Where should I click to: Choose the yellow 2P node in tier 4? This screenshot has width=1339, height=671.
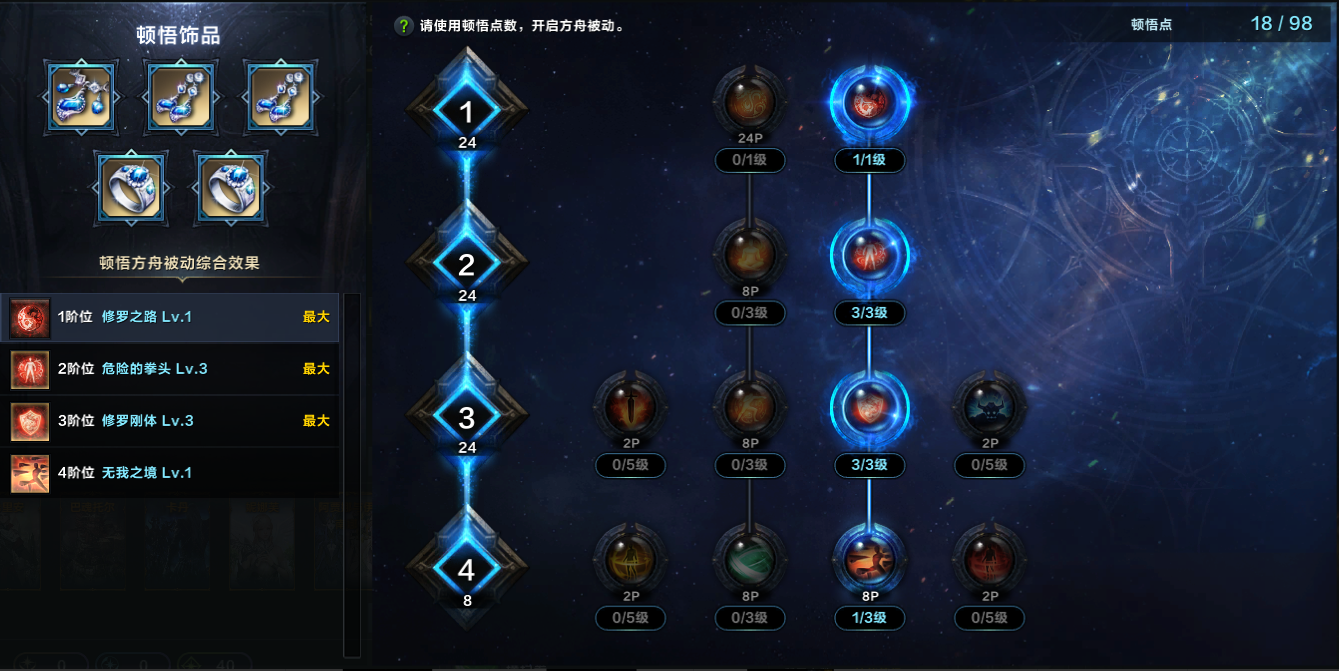[x=629, y=559]
